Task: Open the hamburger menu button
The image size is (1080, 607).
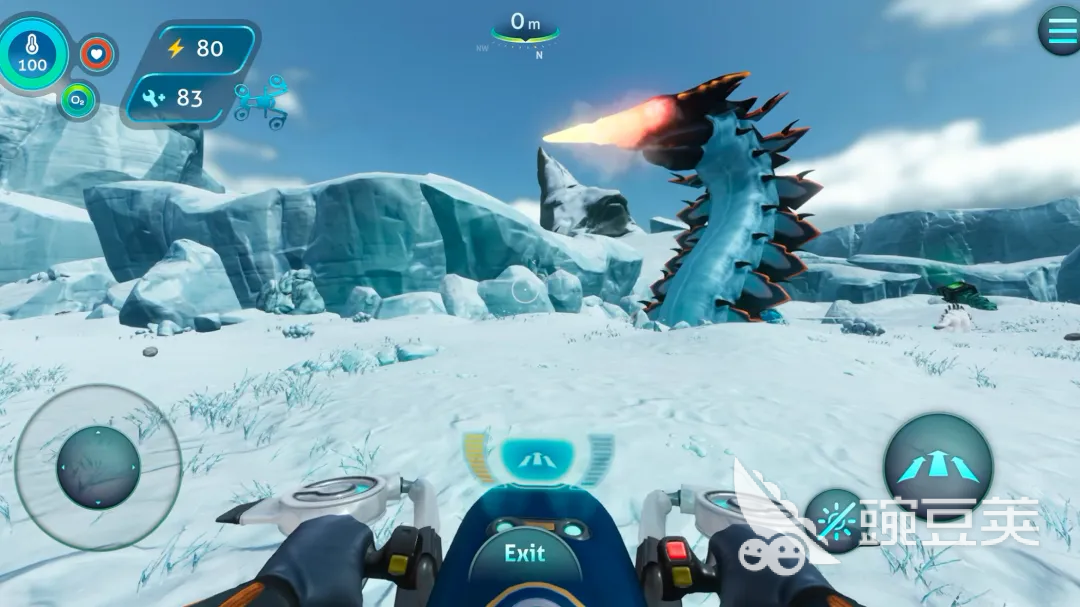Action: [x=1059, y=31]
